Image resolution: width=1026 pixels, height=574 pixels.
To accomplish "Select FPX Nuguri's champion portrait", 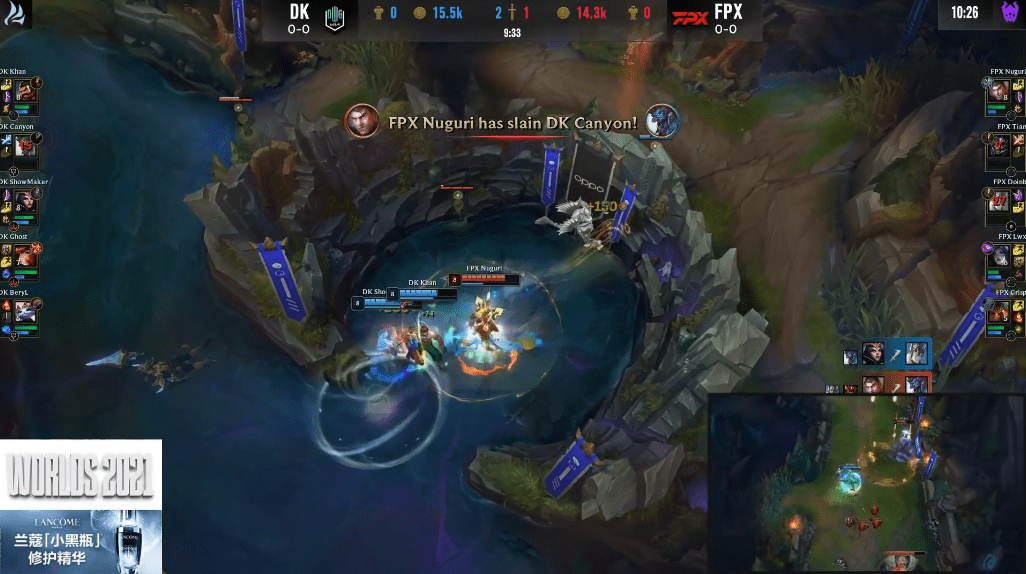I will point(999,93).
